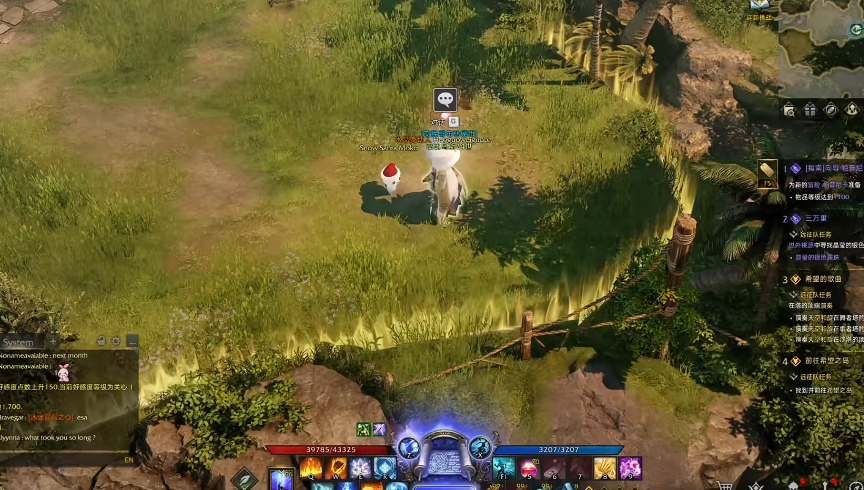Toggle the chat window lock
The width and height of the screenshot is (864, 490).
(x=101, y=342)
